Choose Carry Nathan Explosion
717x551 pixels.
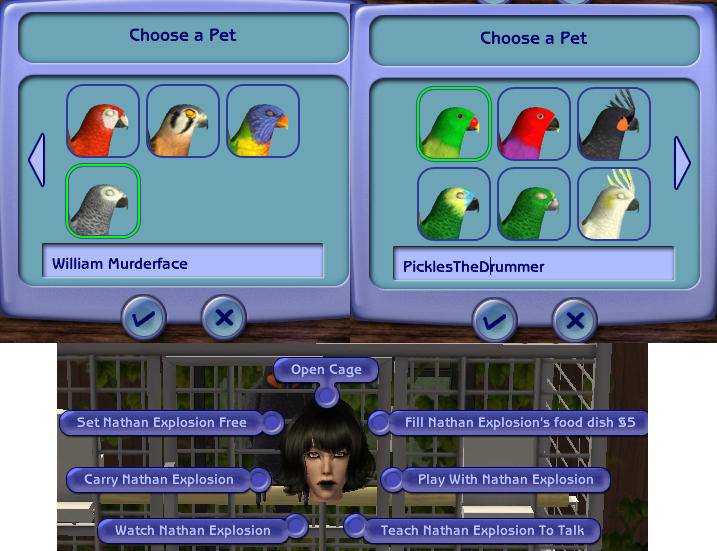158,480
